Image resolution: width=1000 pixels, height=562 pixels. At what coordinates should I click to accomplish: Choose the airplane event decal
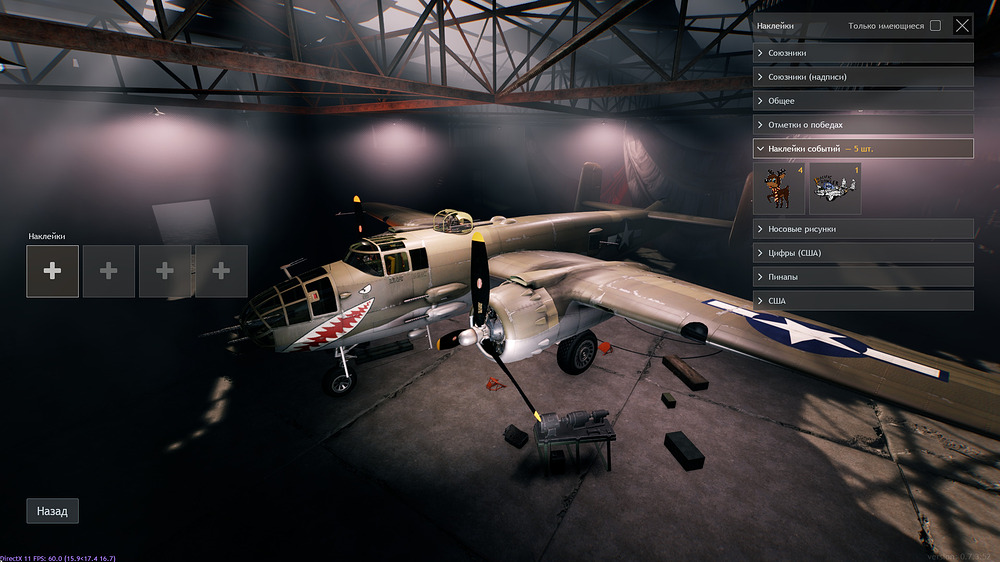pyautogui.click(x=835, y=189)
